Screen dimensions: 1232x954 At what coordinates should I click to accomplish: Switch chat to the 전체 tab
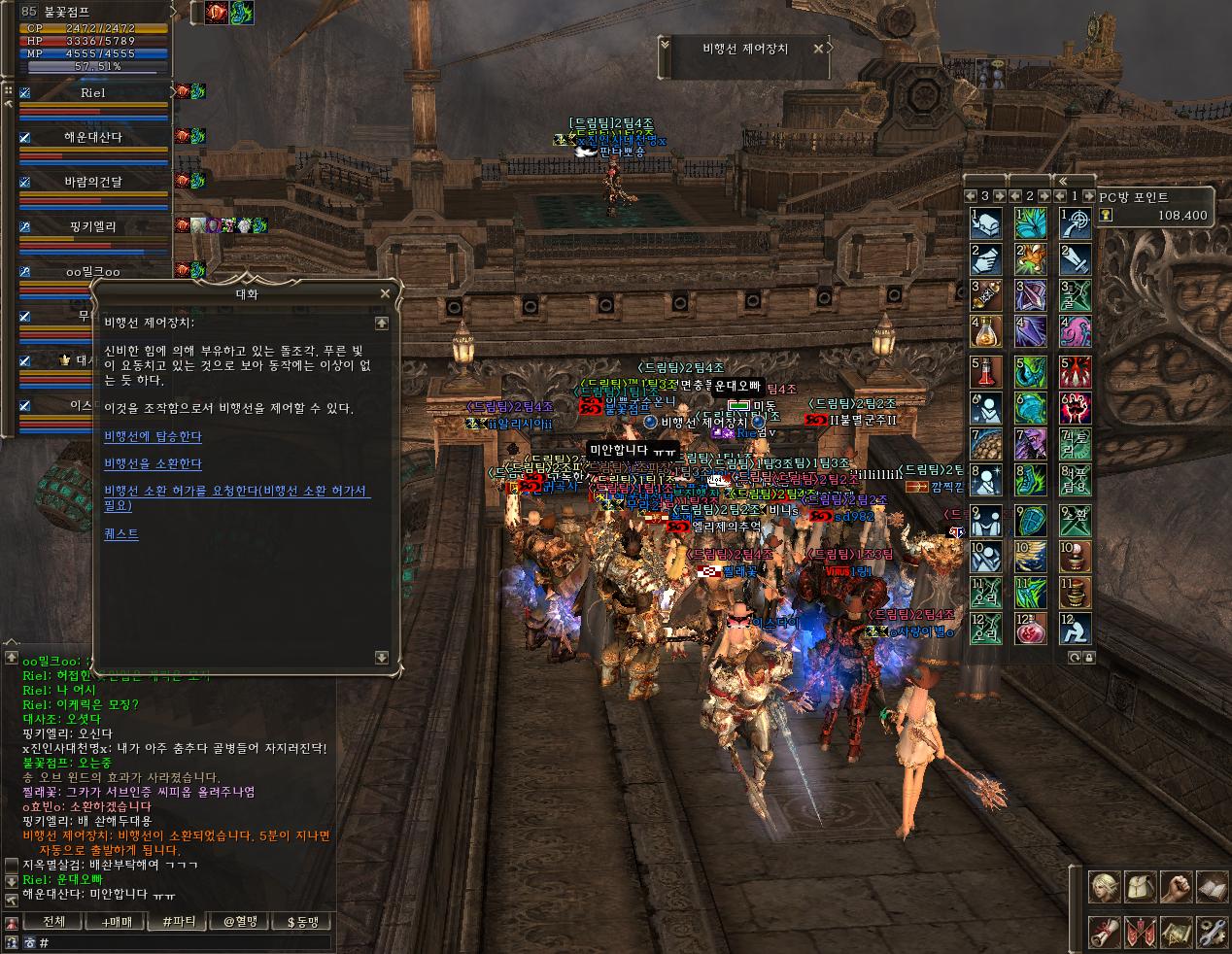tap(53, 921)
